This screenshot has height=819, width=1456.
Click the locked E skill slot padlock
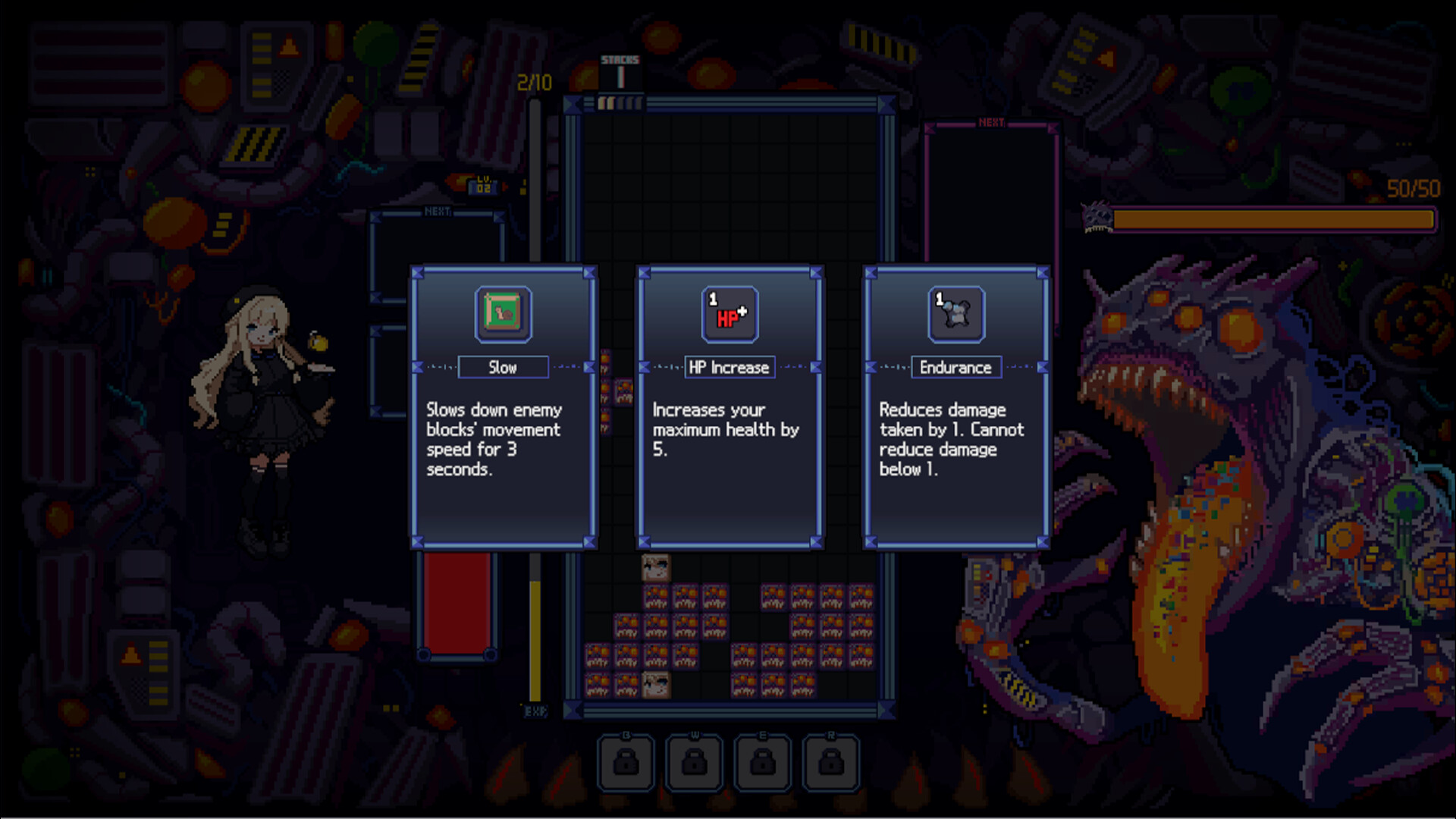pyautogui.click(x=761, y=762)
